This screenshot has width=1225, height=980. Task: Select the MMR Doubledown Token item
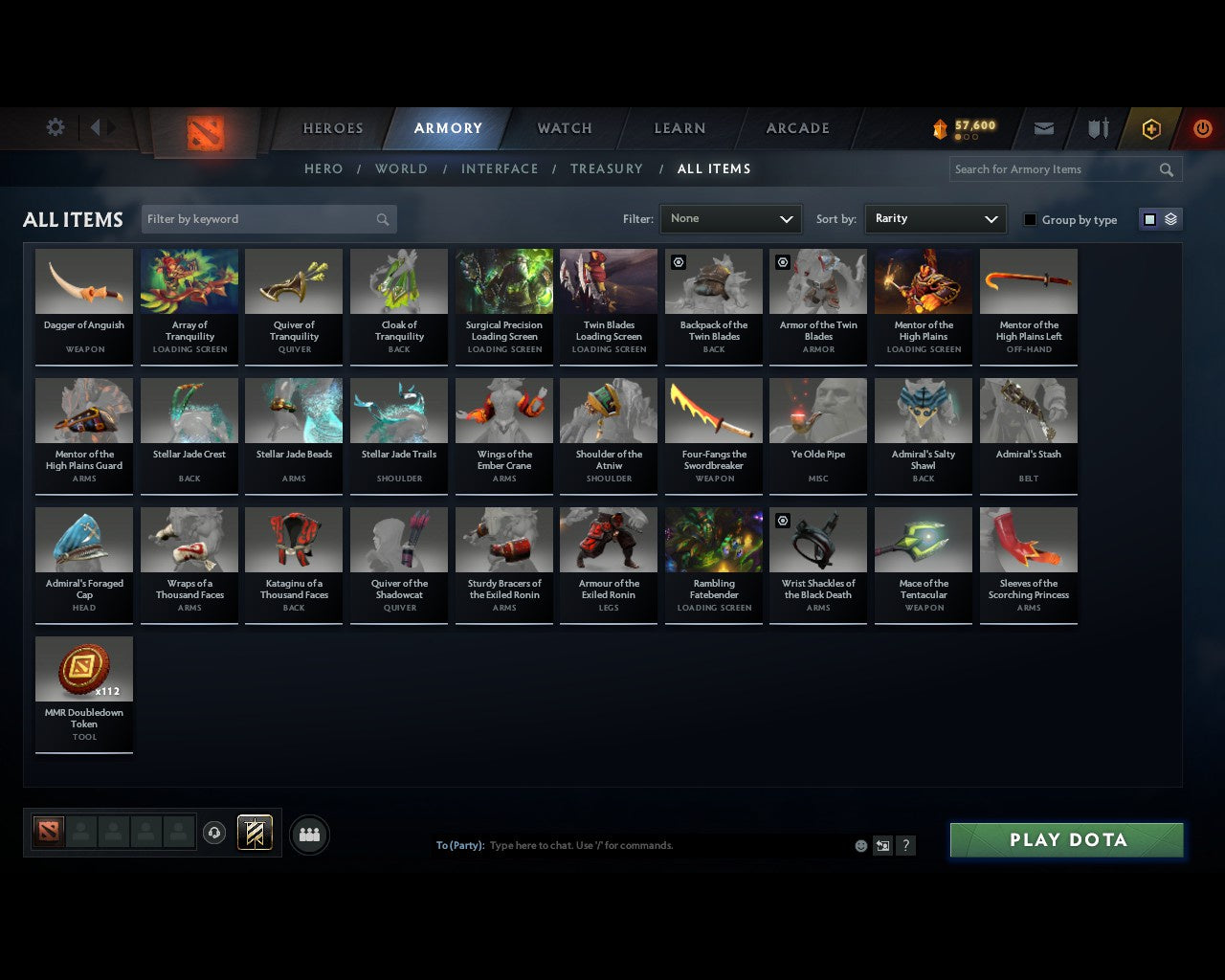point(84,694)
